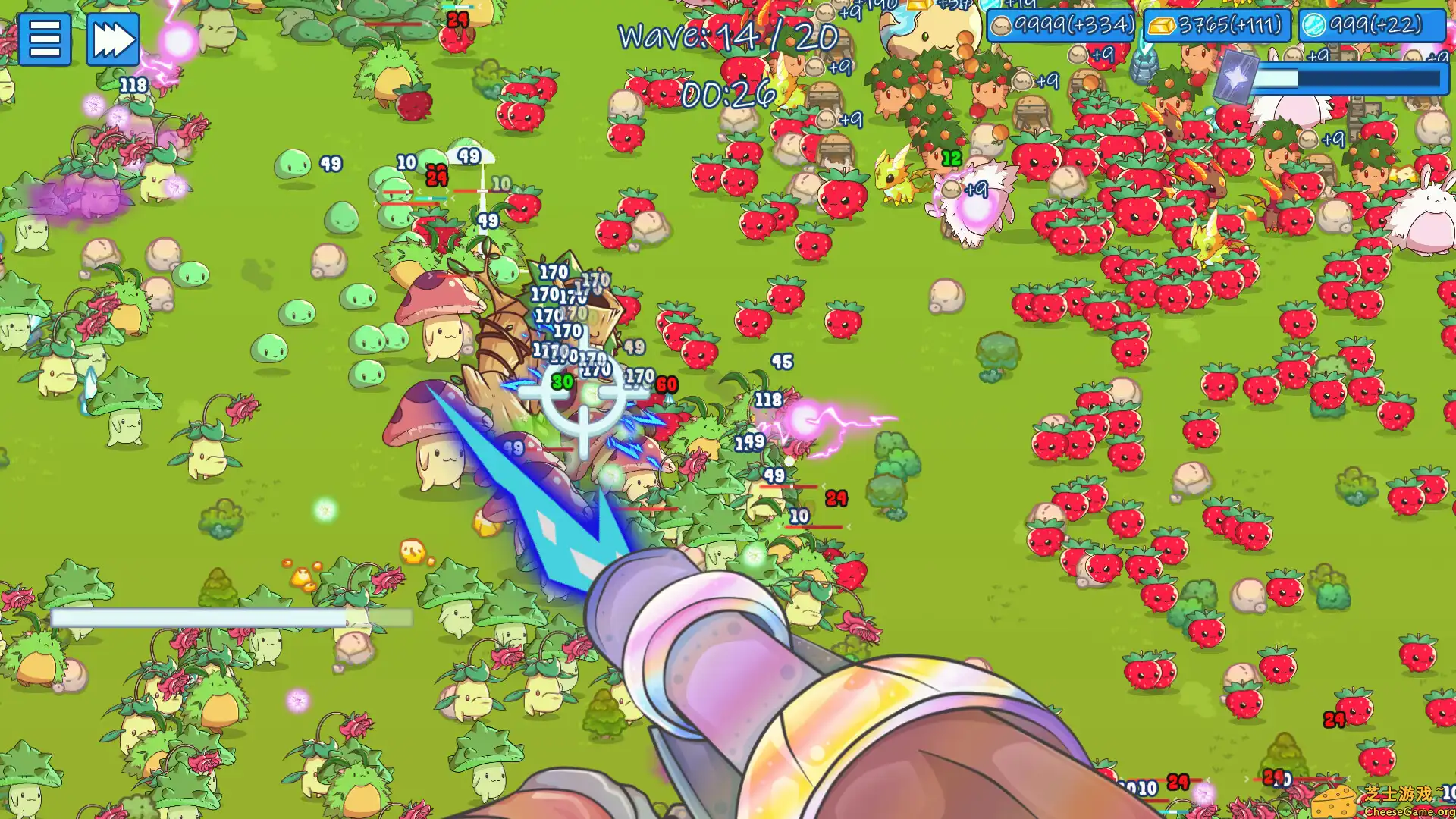
Task: Toggle the speed-up arrows next to the menu
Action: tap(112, 39)
